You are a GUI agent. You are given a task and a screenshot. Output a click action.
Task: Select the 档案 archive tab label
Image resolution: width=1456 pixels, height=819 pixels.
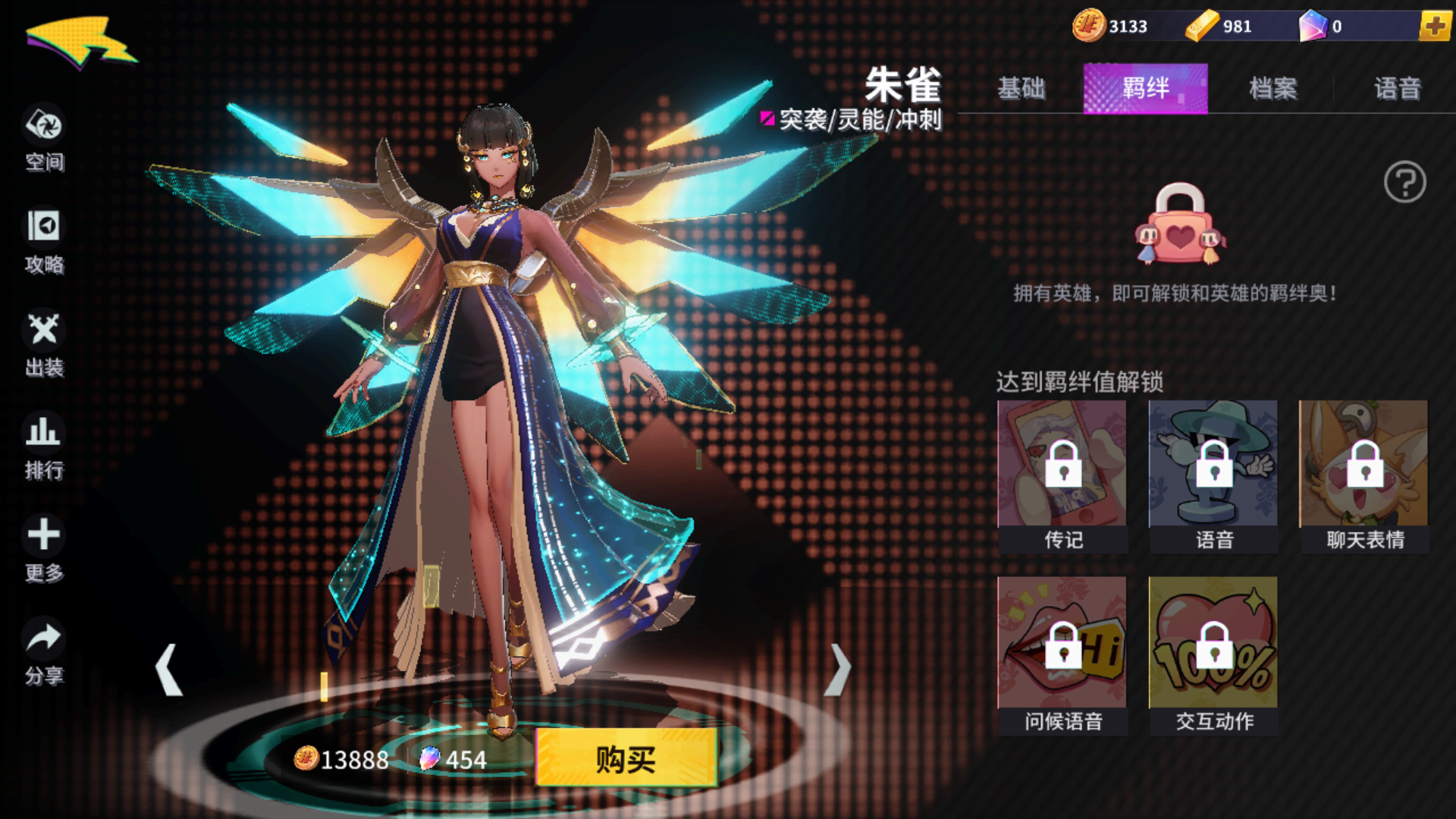pos(1272,89)
